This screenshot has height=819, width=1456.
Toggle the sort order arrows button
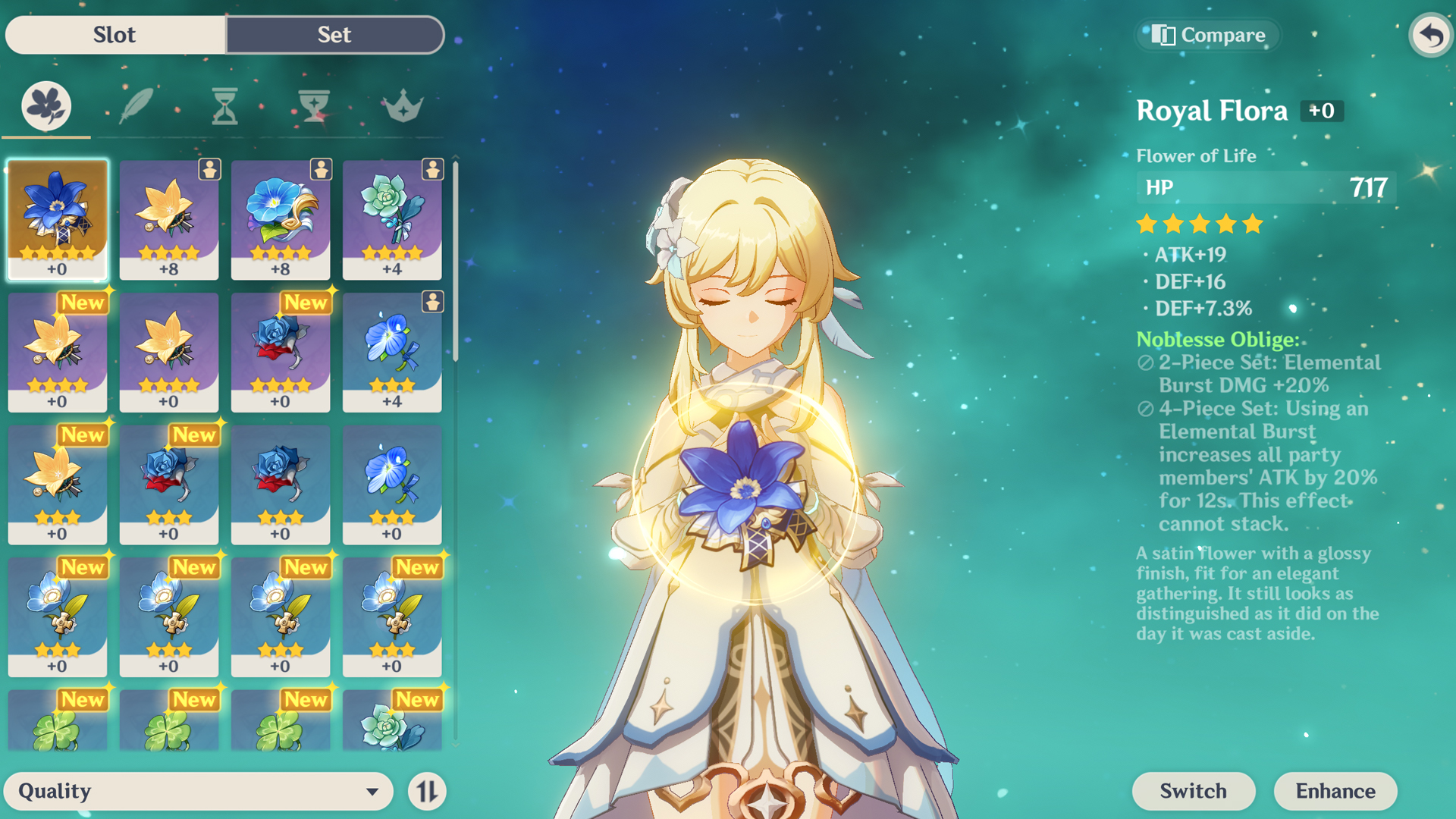pyautogui.click(x=427, y=791)
